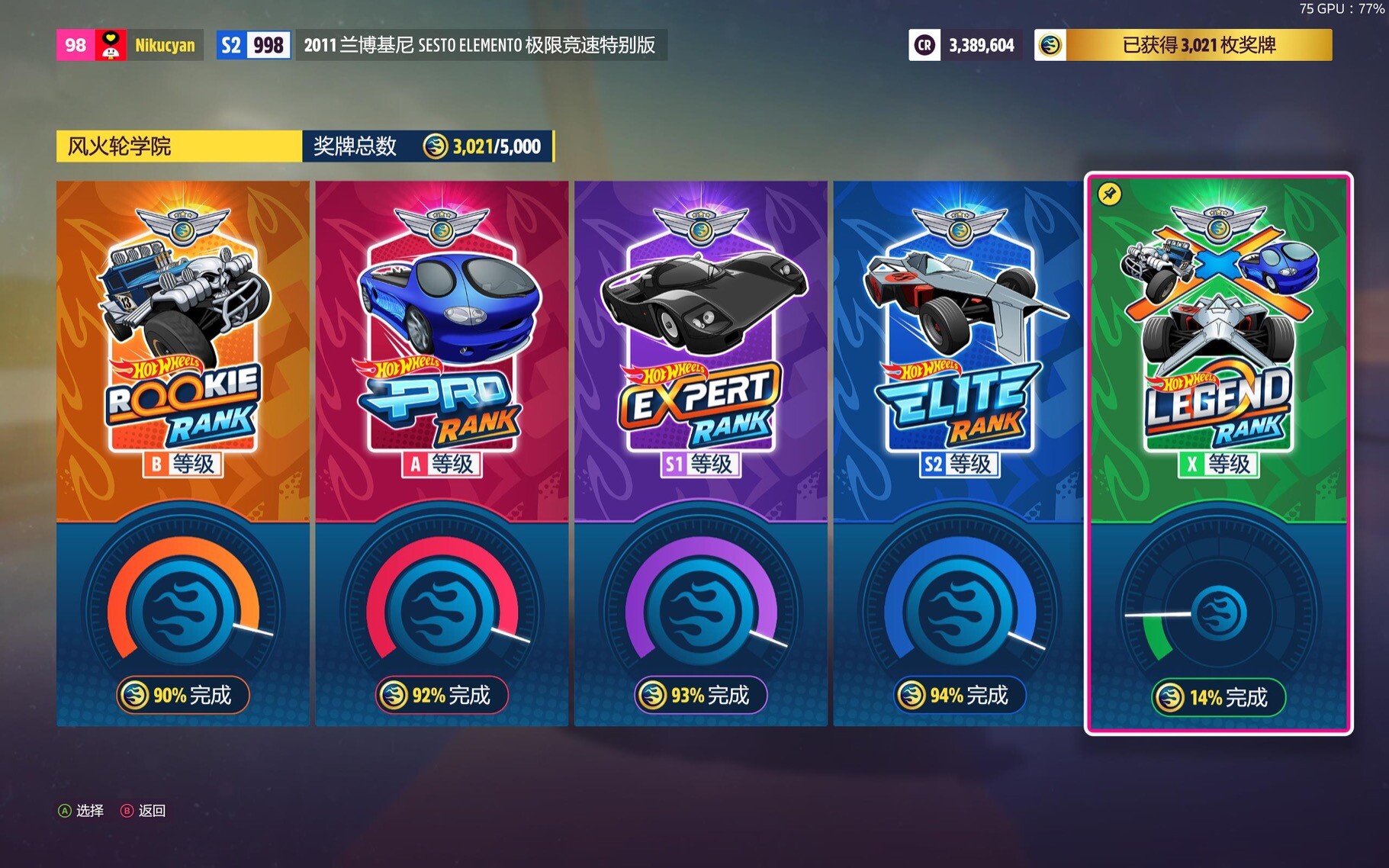Open the Pro Rank A-class card
1389x868 pixels.
(442, 453)
